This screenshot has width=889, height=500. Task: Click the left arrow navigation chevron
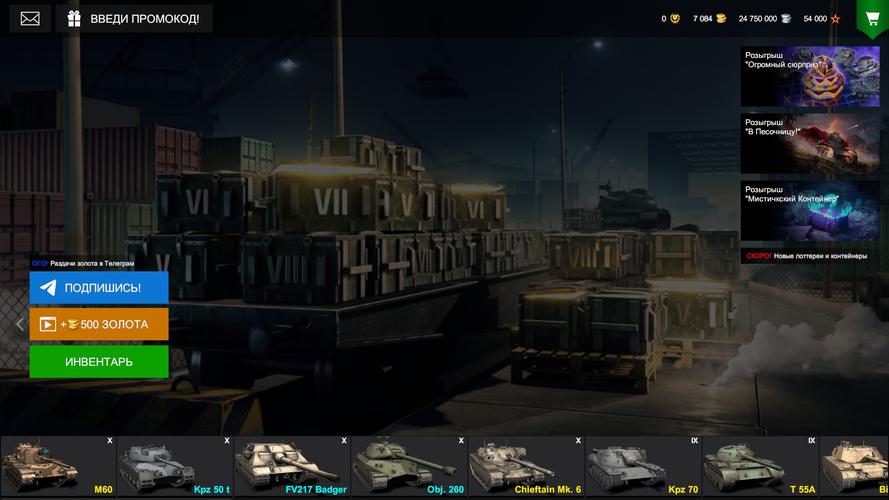coord(19,324)
